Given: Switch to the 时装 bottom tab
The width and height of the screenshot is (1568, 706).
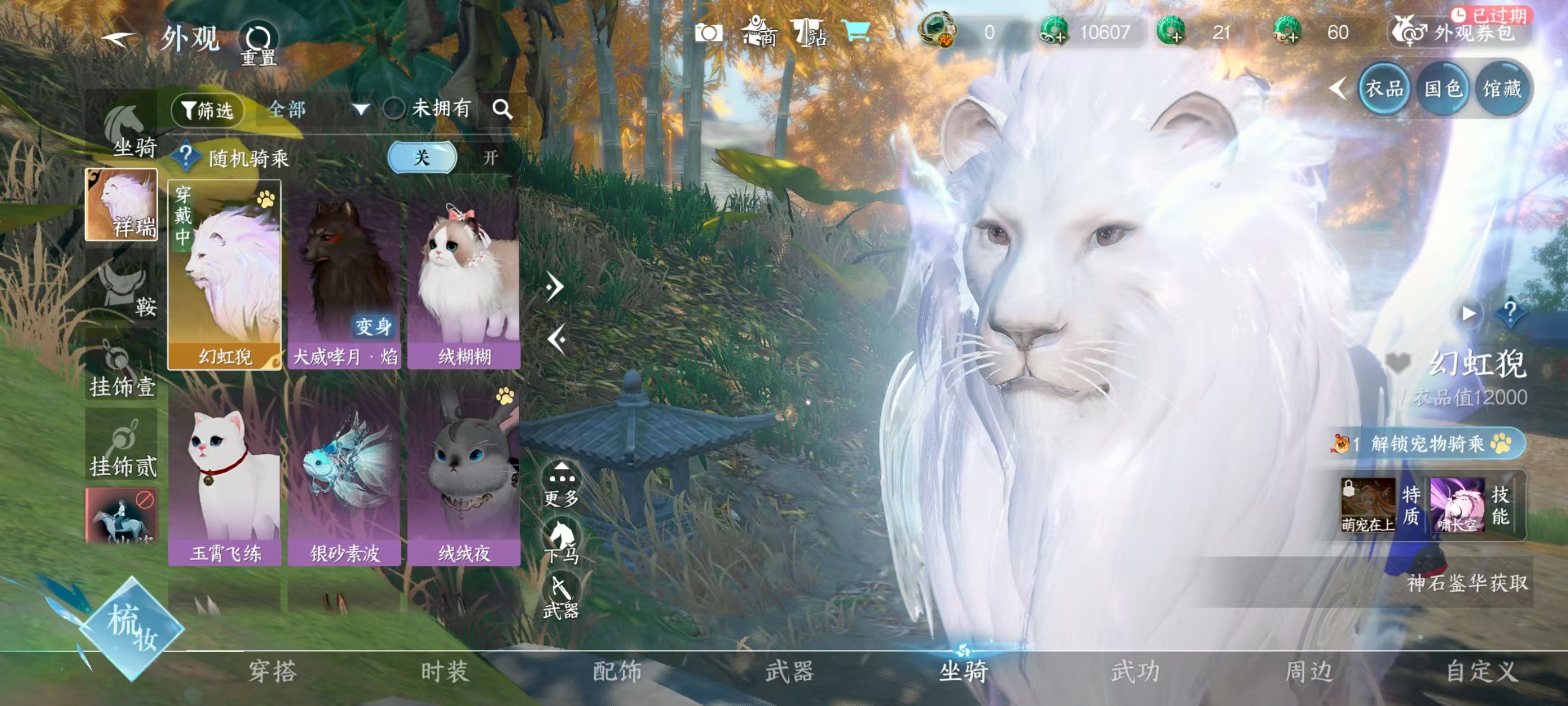Looking at the screenshot, I should (x=444, y=672).
